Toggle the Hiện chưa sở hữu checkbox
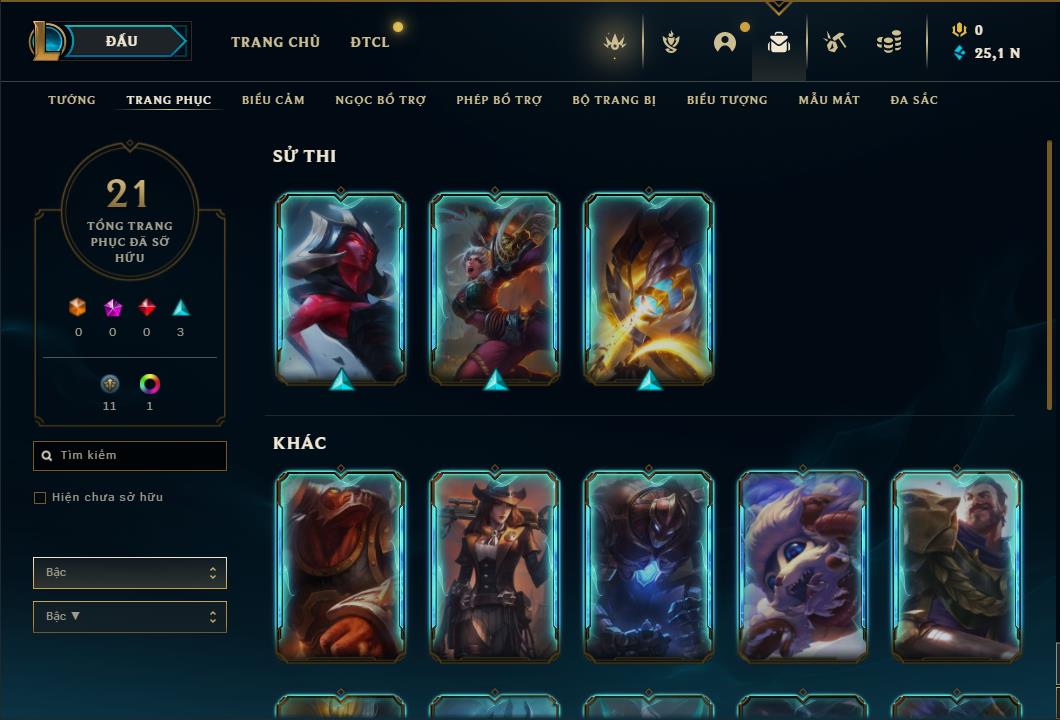Screen dimensions: 1060x720 (40, 498)
